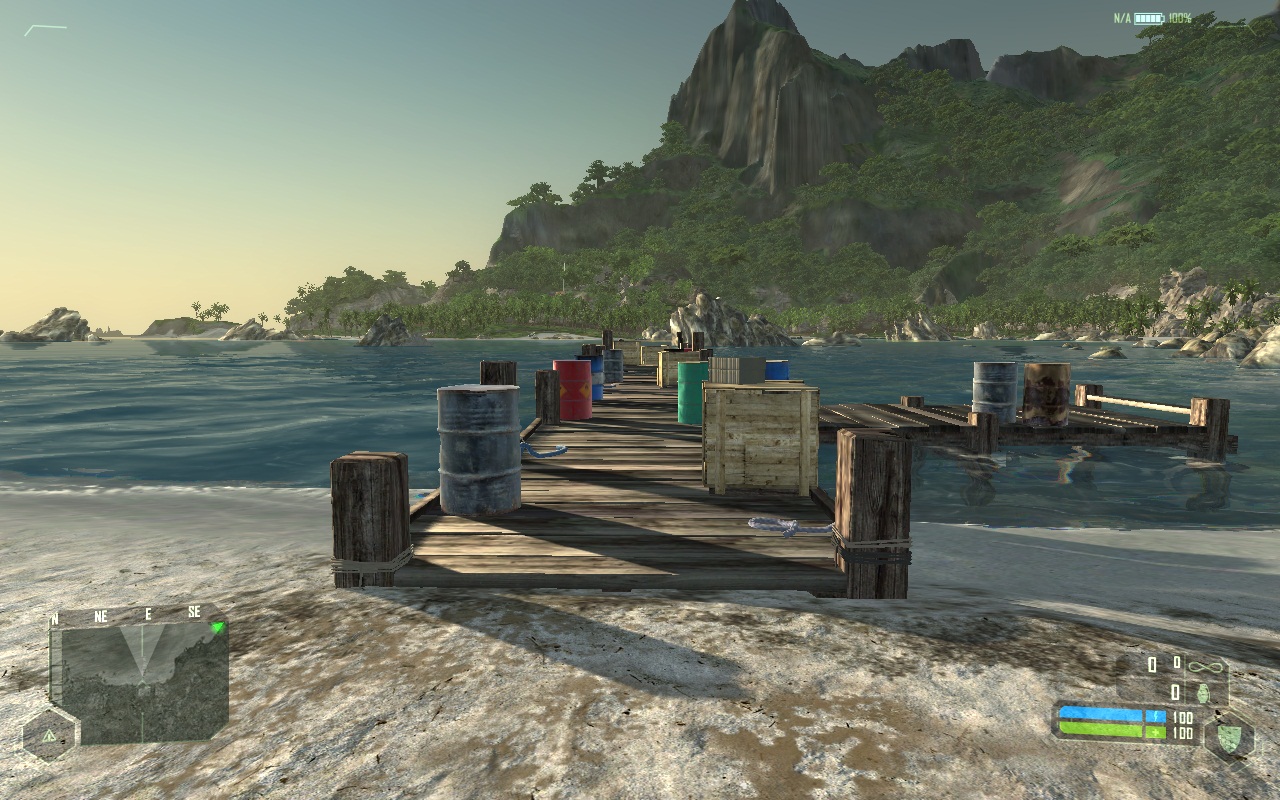The height and width of the screenshot is (800, 1280).
Task: Activate the shield armor mode hexagon
Action: 1228,739
